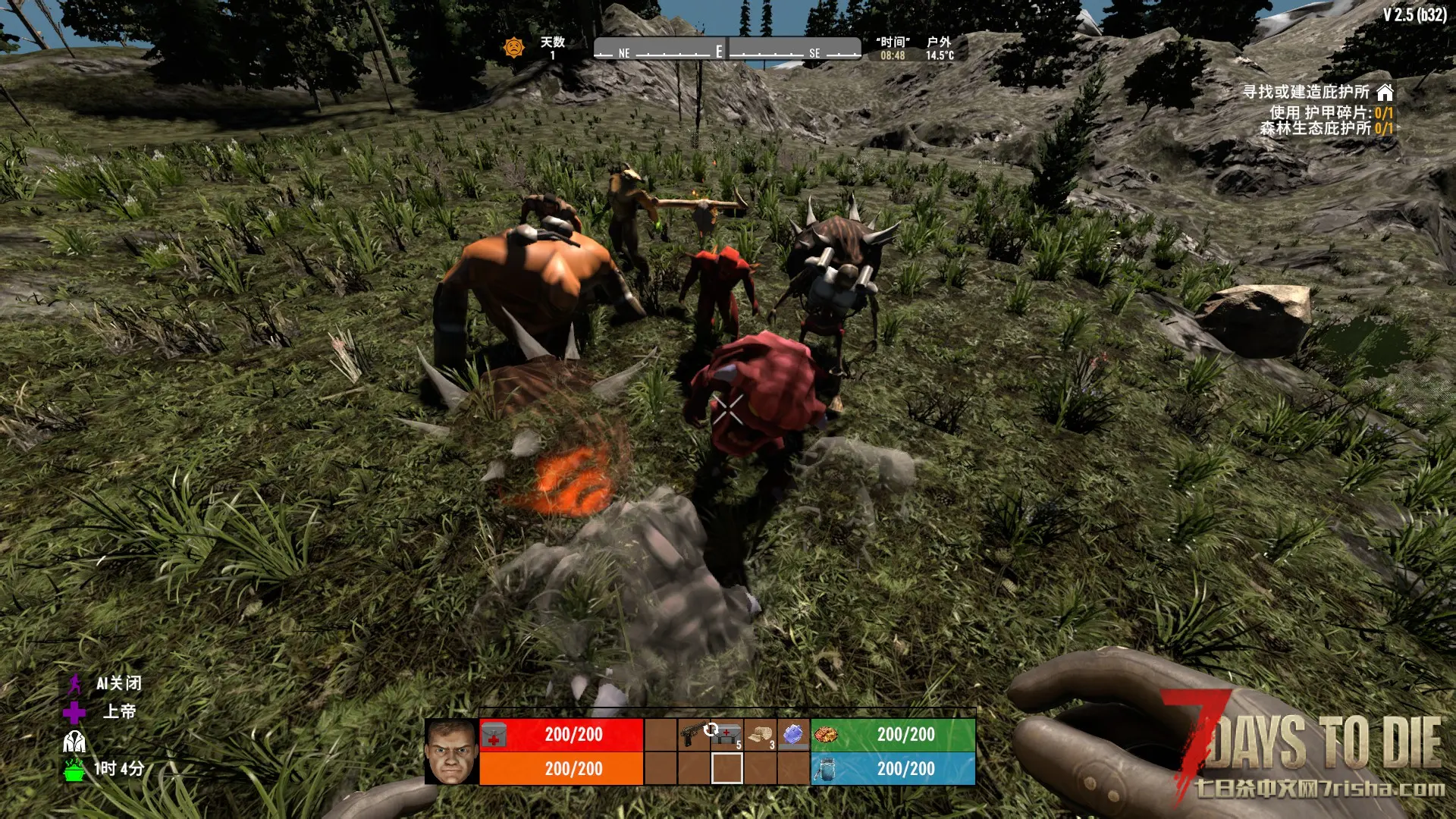The image size is (1456, 819).
Task: Click the green cooking pot buff icon
Action: pyautogui.click(x=74, y=770)
